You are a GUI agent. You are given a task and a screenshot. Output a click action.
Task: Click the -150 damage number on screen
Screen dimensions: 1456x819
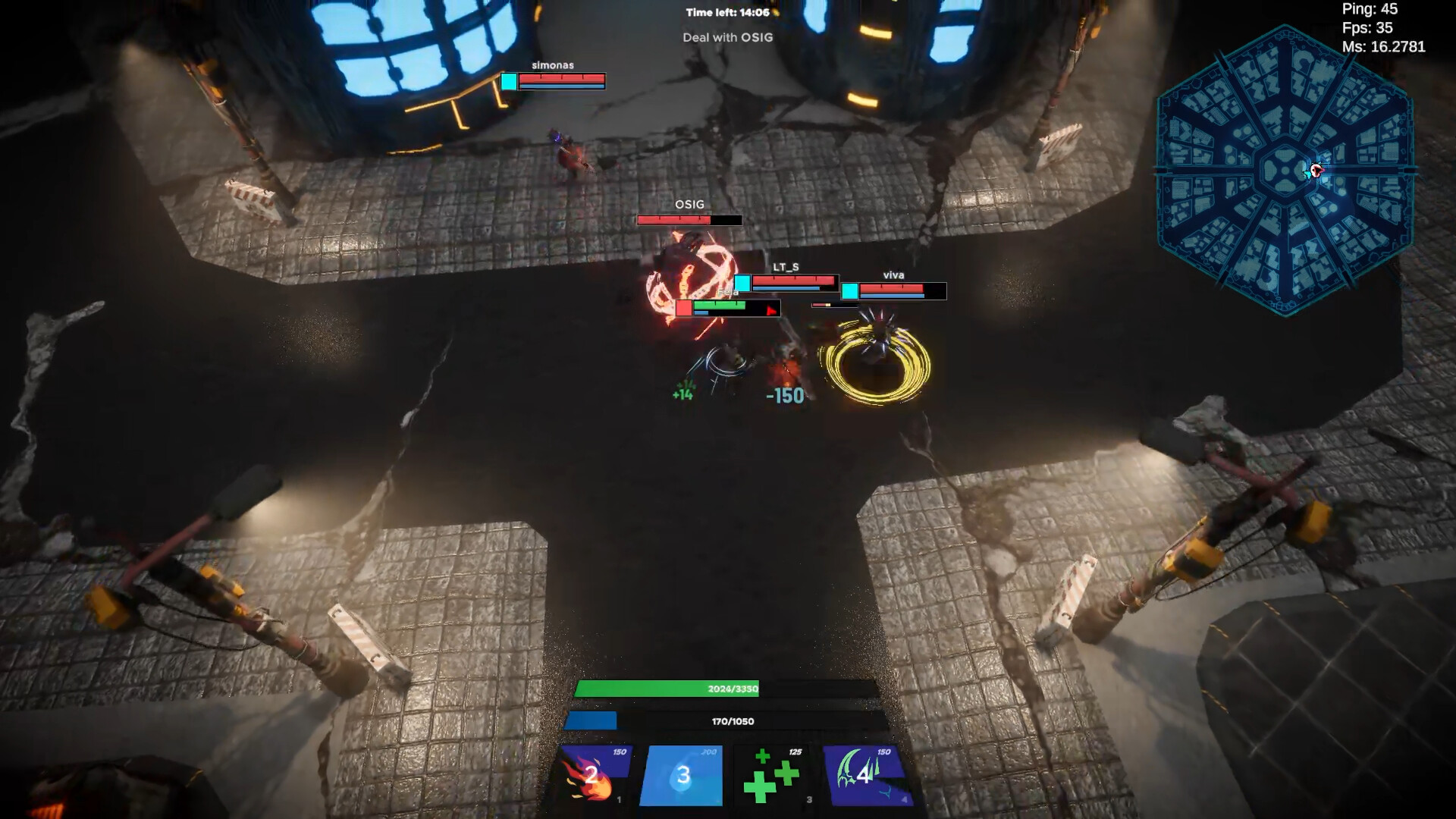784,394
